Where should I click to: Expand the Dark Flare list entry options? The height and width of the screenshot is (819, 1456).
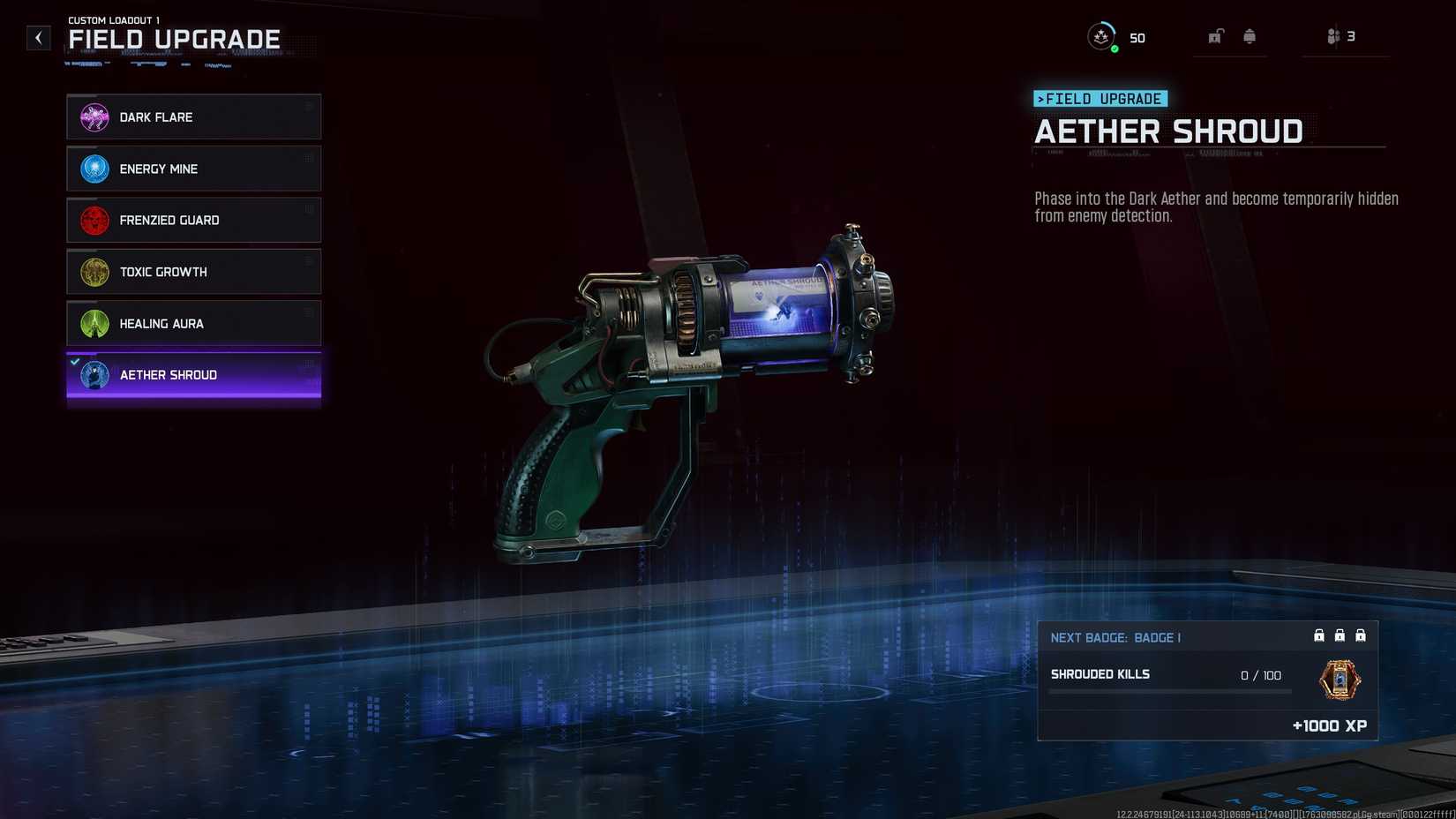point(311,104)
